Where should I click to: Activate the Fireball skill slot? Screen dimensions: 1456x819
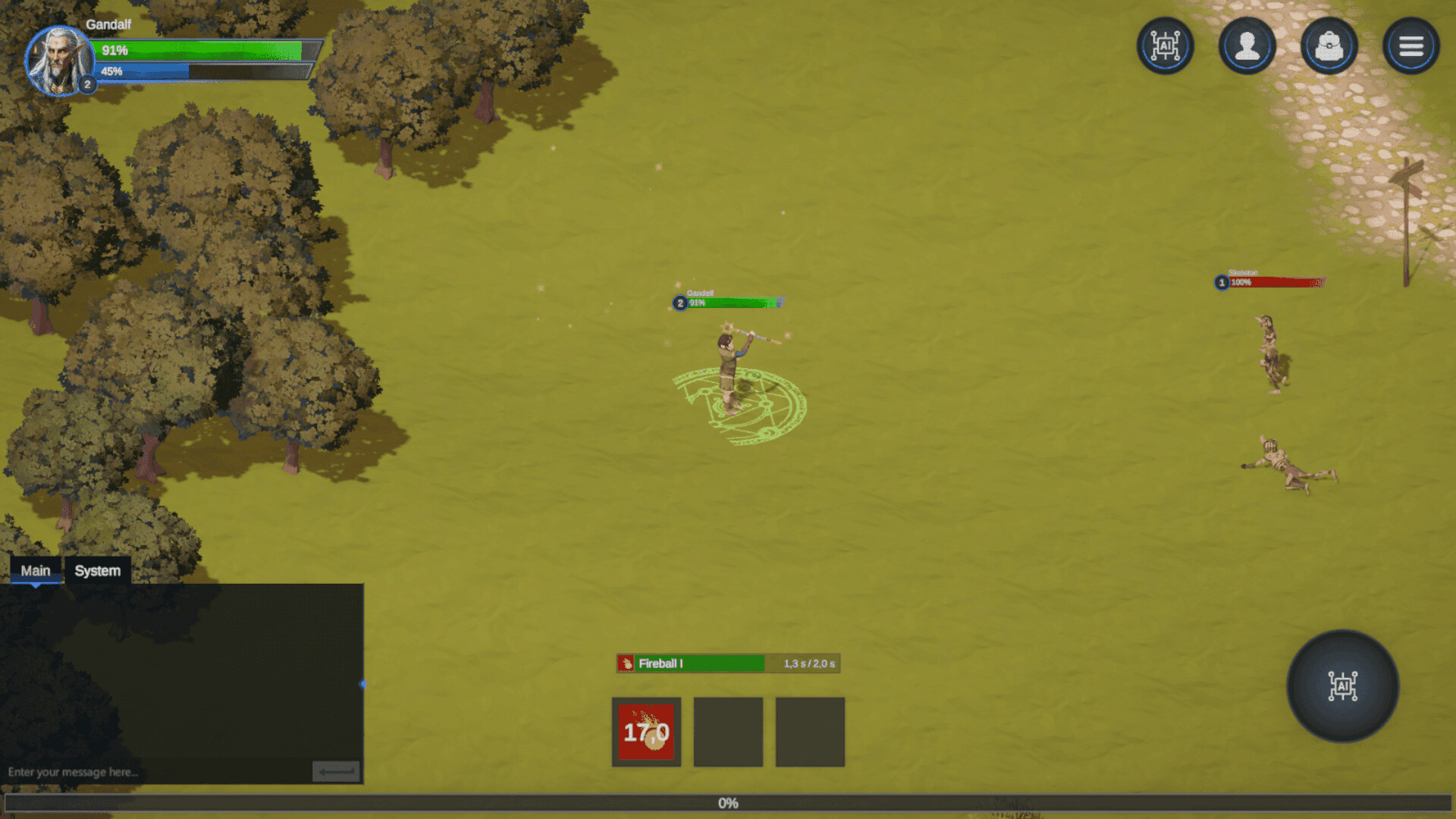(646, 730)
